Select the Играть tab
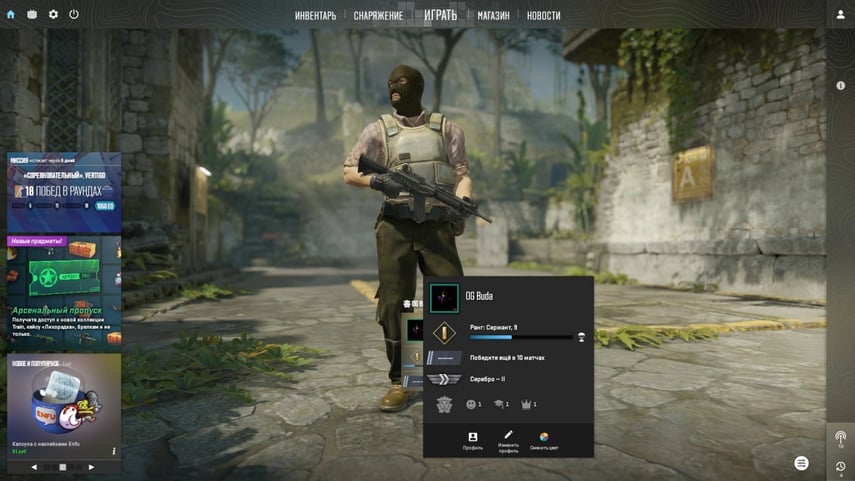 (440, 15)
